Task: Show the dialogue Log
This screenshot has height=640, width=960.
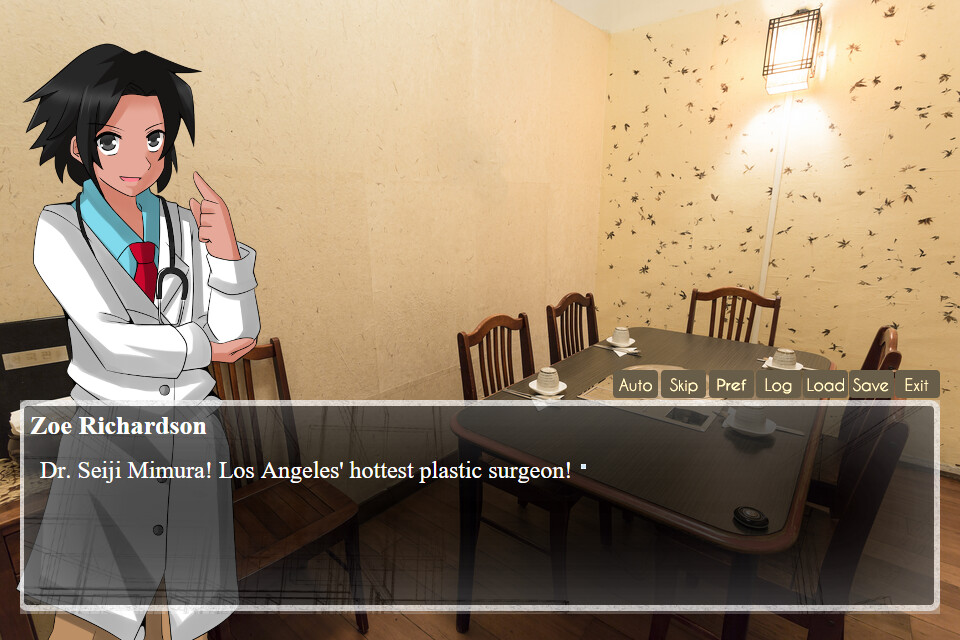Action: [x=778, y=385]
